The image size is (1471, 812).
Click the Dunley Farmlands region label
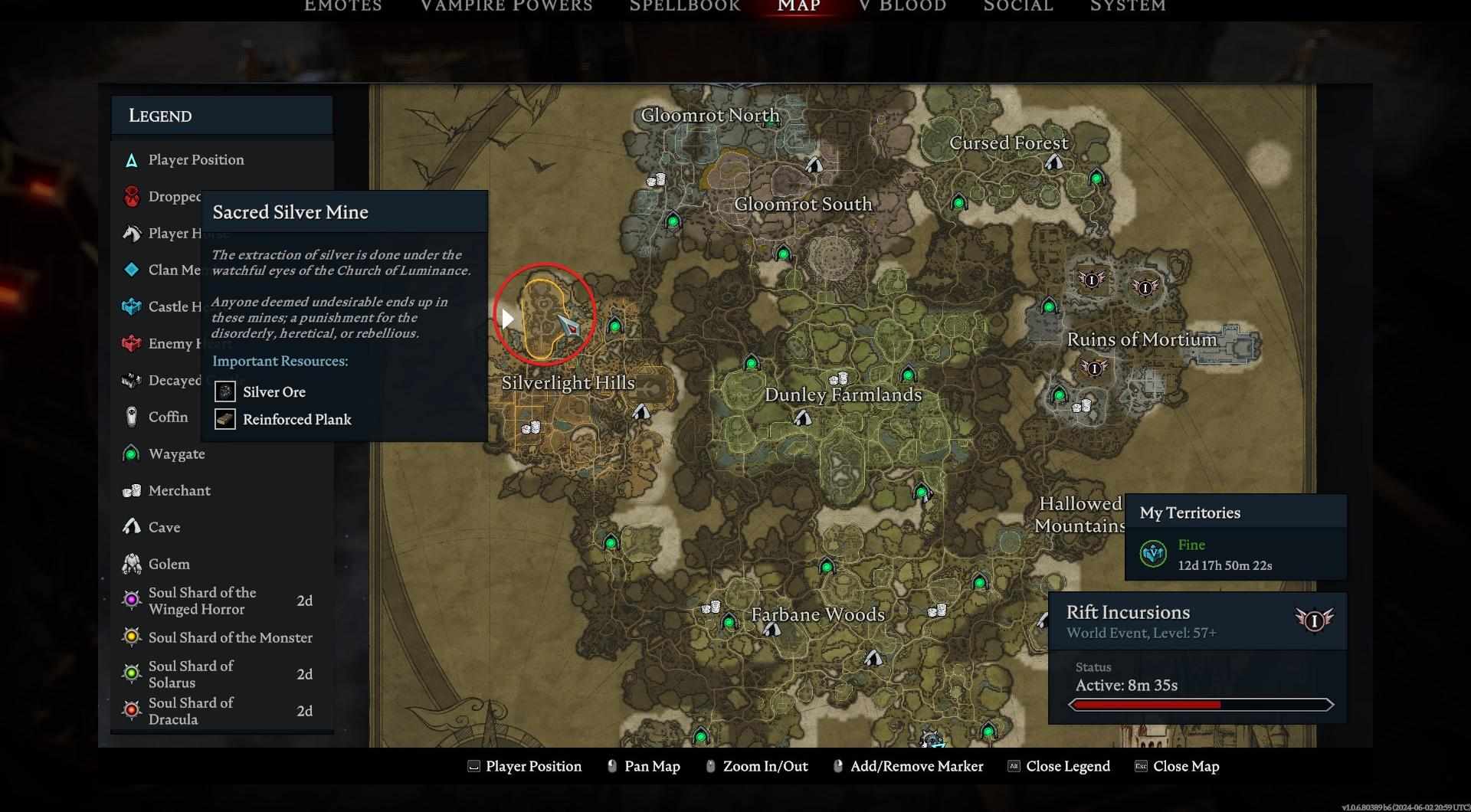pos(843,395)
